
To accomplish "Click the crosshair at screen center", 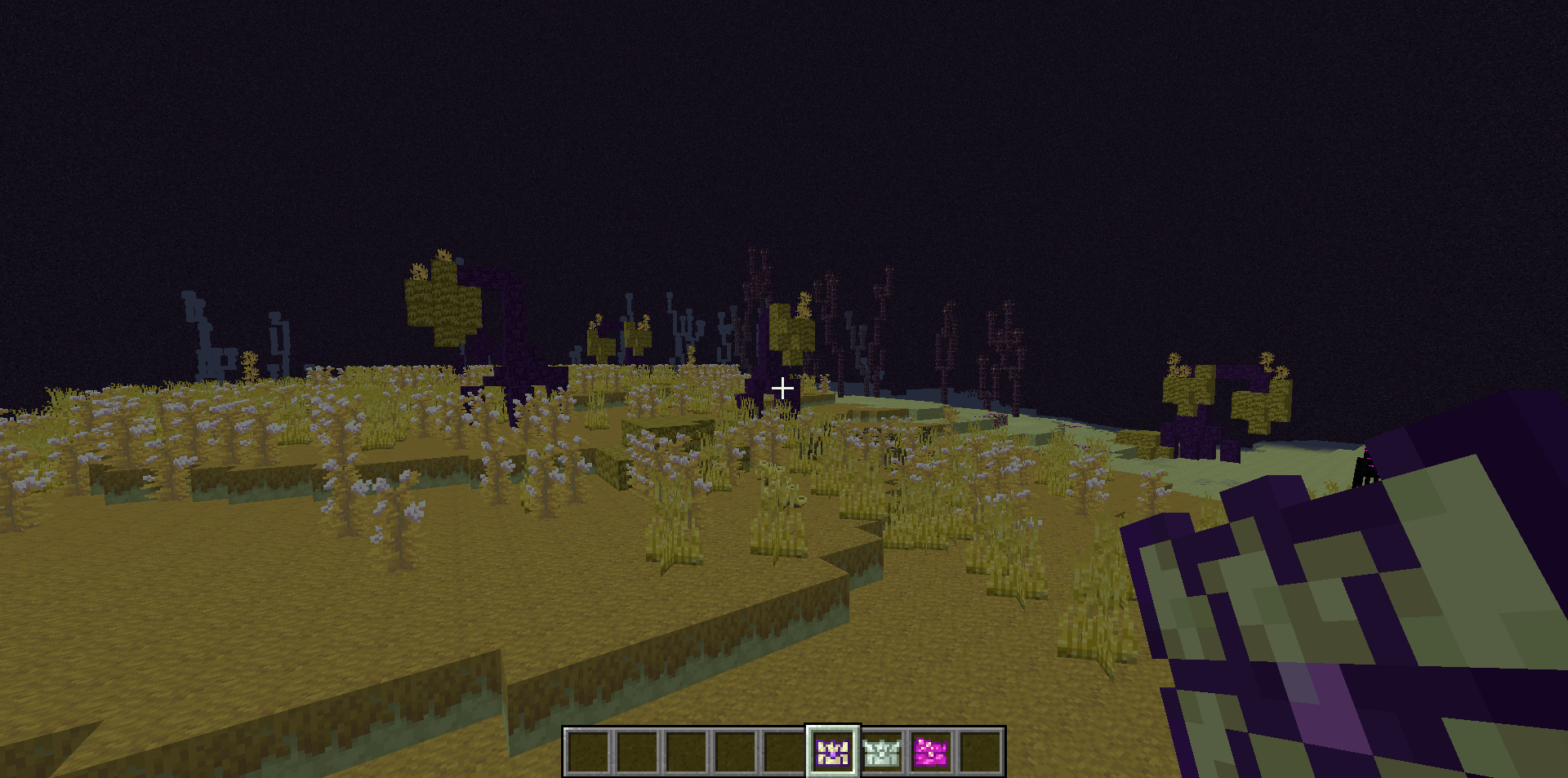I will point(782,388).
